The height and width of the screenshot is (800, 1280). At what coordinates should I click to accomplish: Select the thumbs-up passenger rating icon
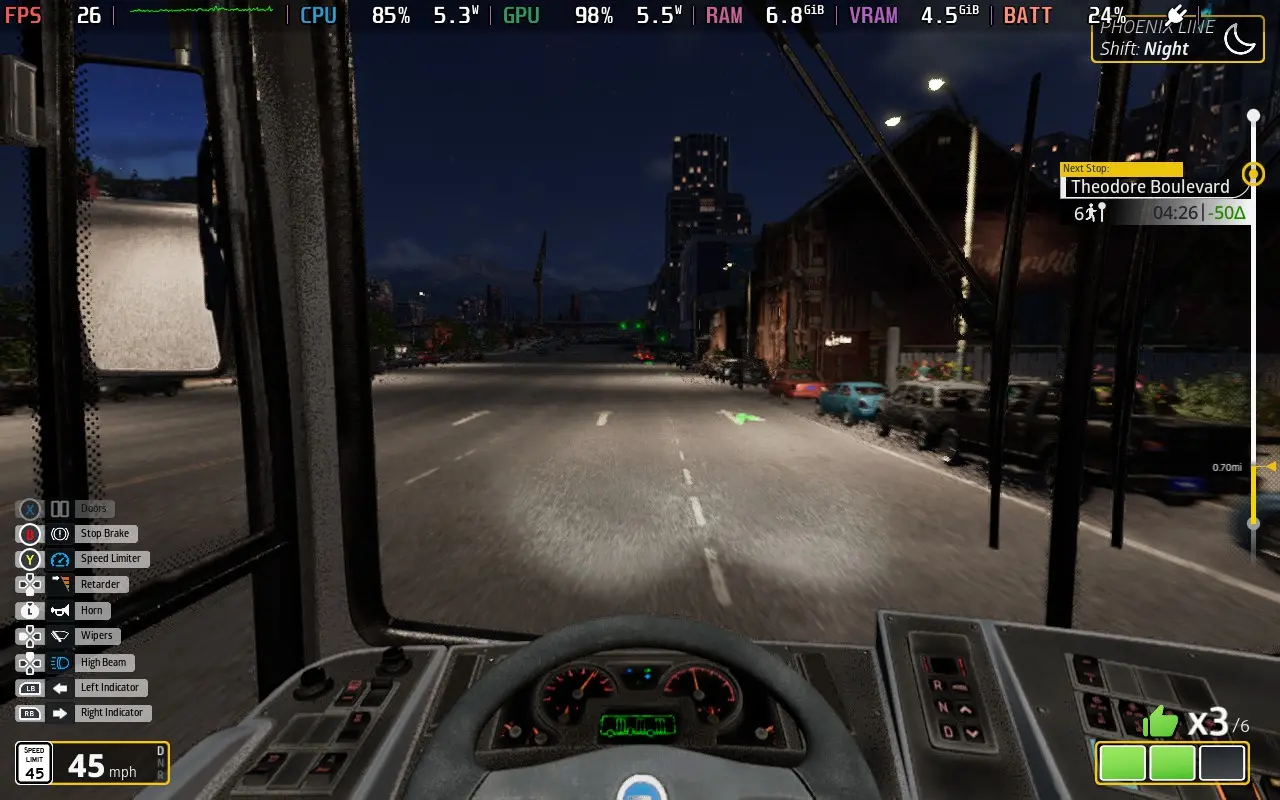1160,719
